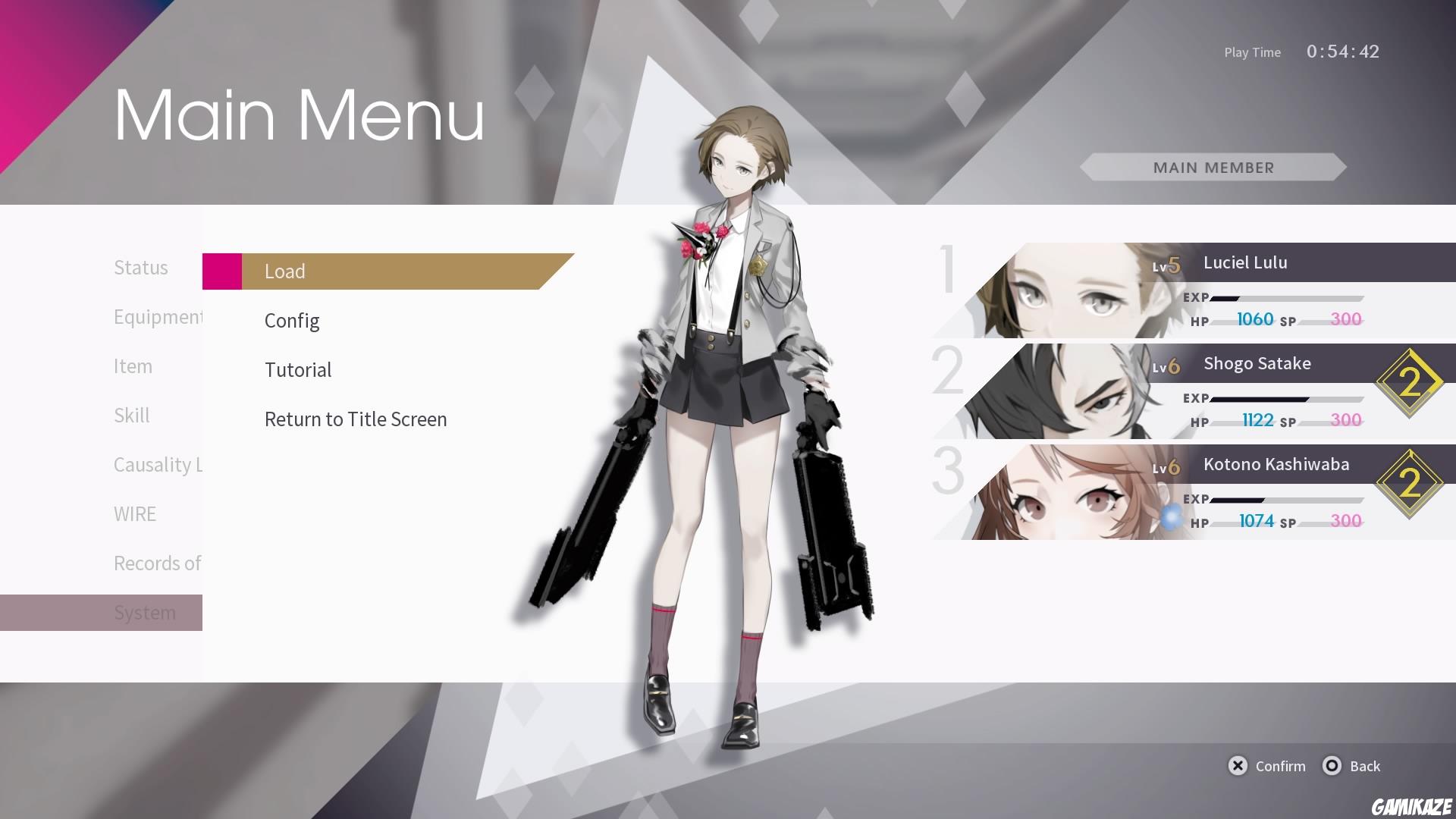Open the Status menu entry
1456x819 pixels.
click(x=140, y=267)
